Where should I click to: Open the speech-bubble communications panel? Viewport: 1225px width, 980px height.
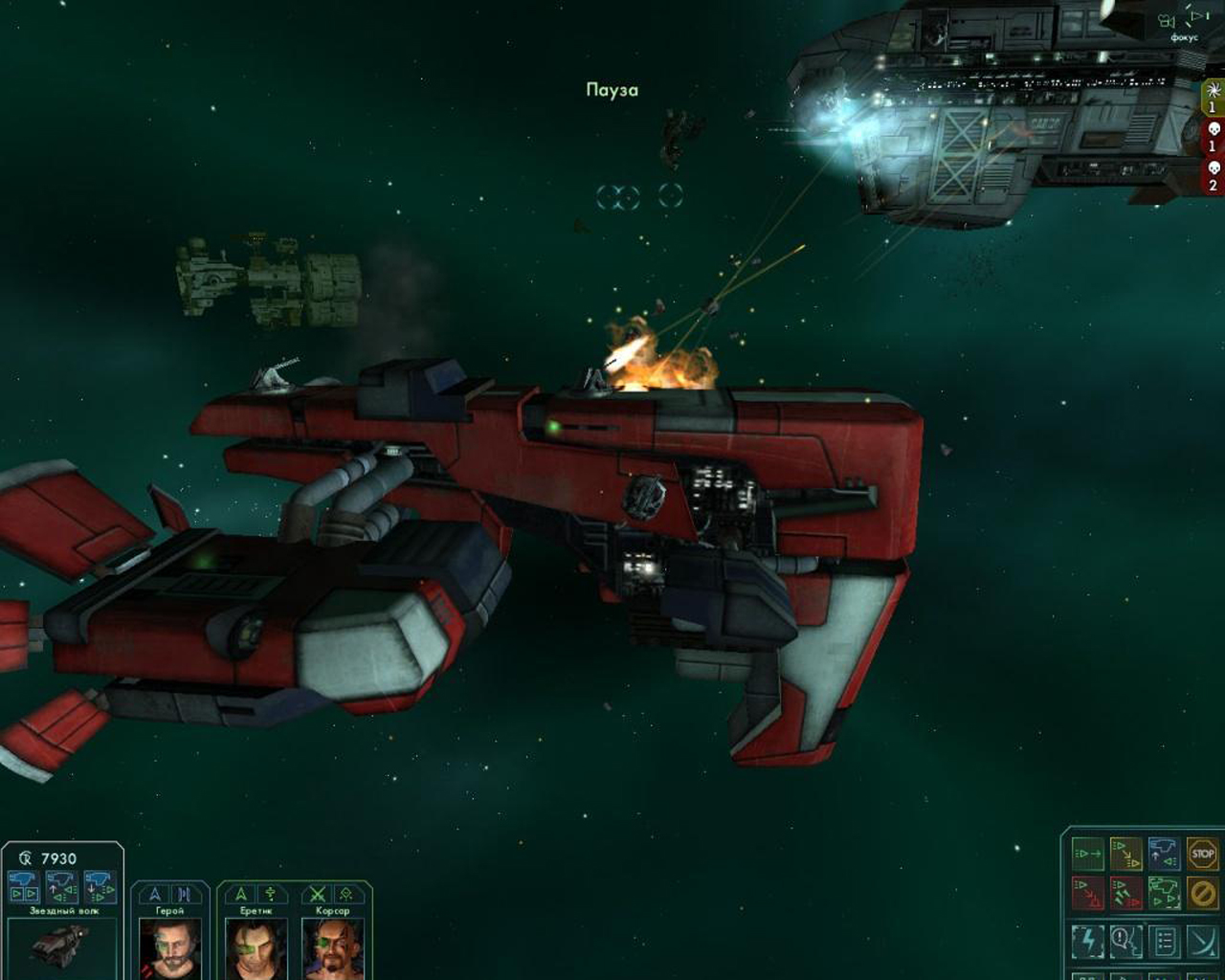pyautogui.click(x=1126, y=942)
